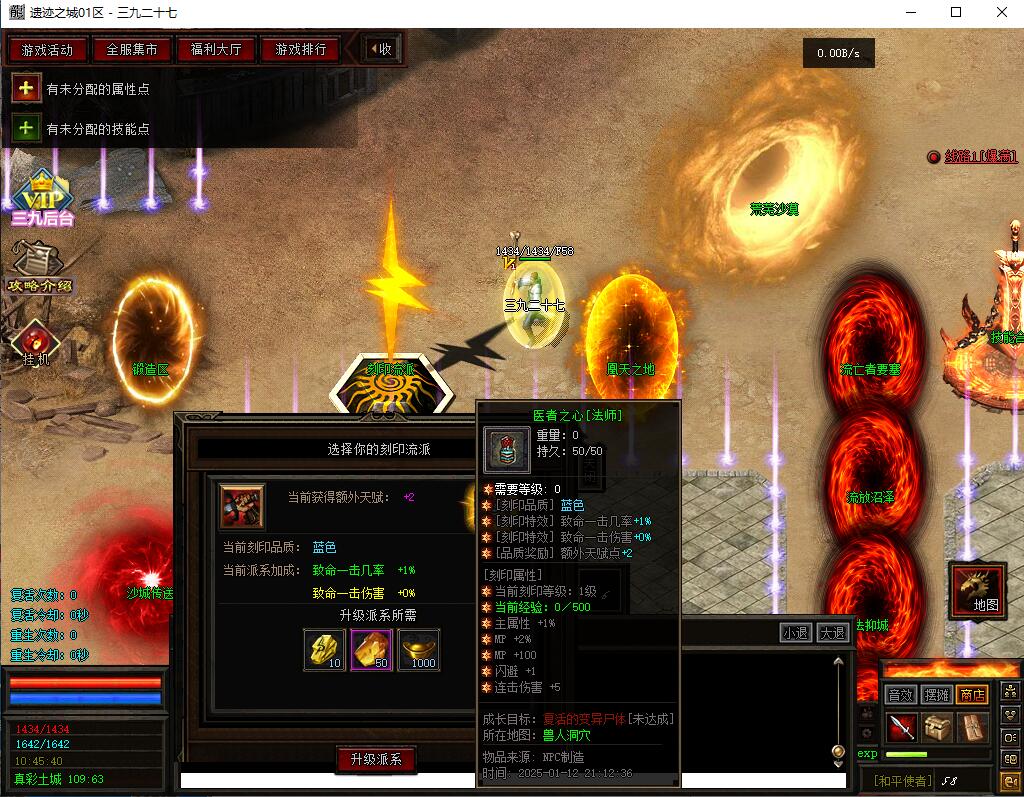Open the 游戏活动 menu
This screenshot has width=1024, height=797.
click(47, 49)
